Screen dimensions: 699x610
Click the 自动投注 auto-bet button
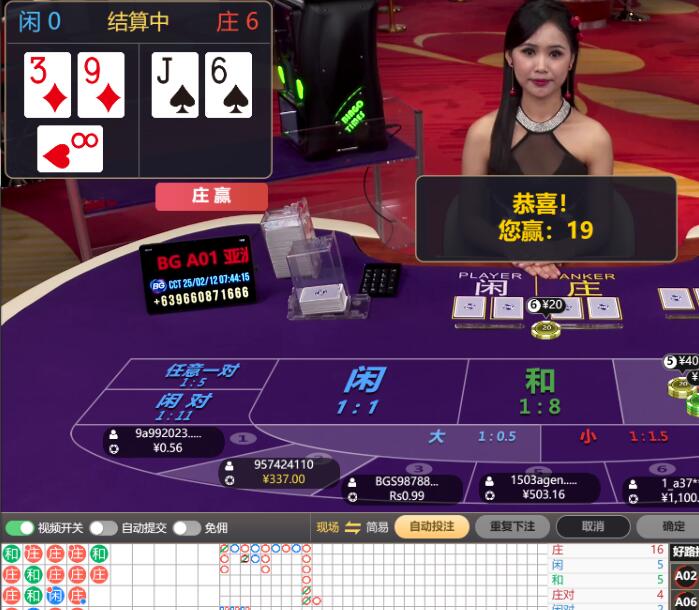(x=432, y=526)
